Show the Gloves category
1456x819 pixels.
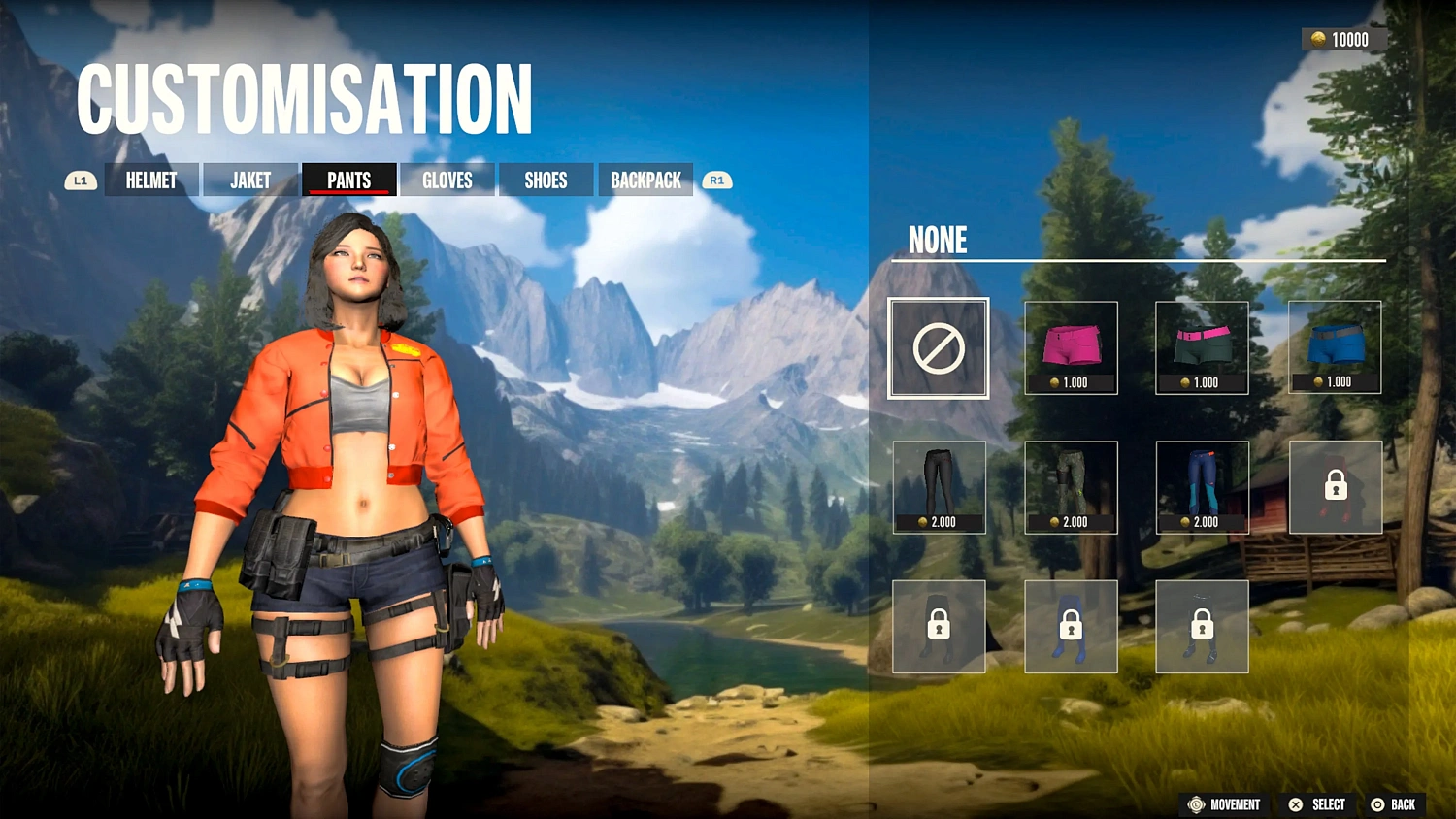tap(447, 180)
